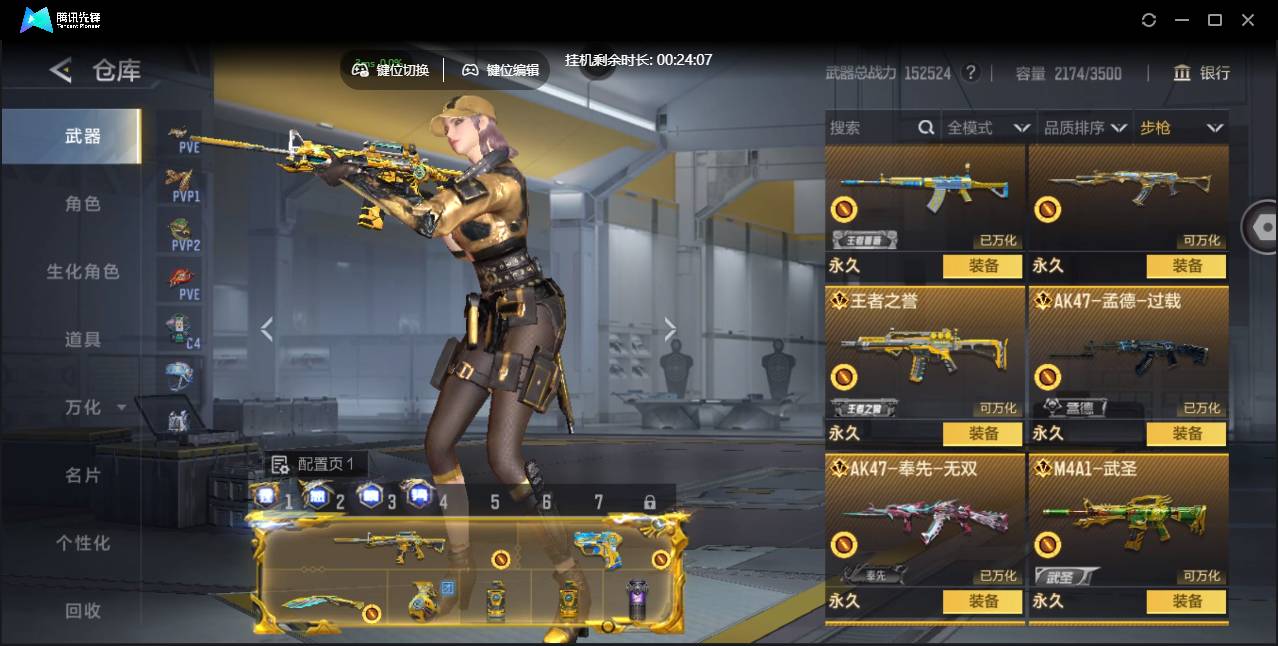
Task: Open the 银行 bank
Action: [1202, 73]
